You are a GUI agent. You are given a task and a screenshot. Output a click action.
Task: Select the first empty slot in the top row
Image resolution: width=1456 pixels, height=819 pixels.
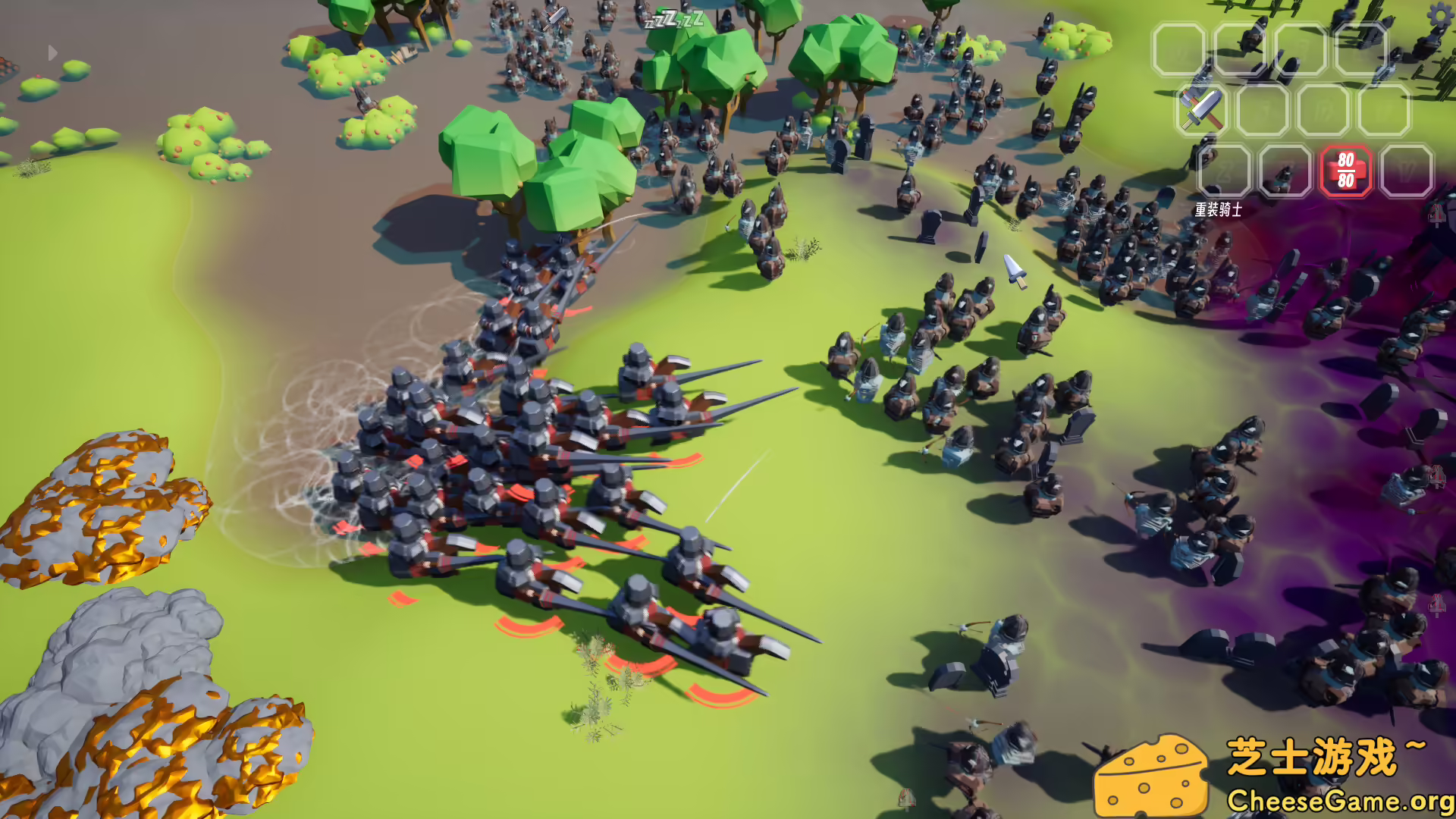1180,49
